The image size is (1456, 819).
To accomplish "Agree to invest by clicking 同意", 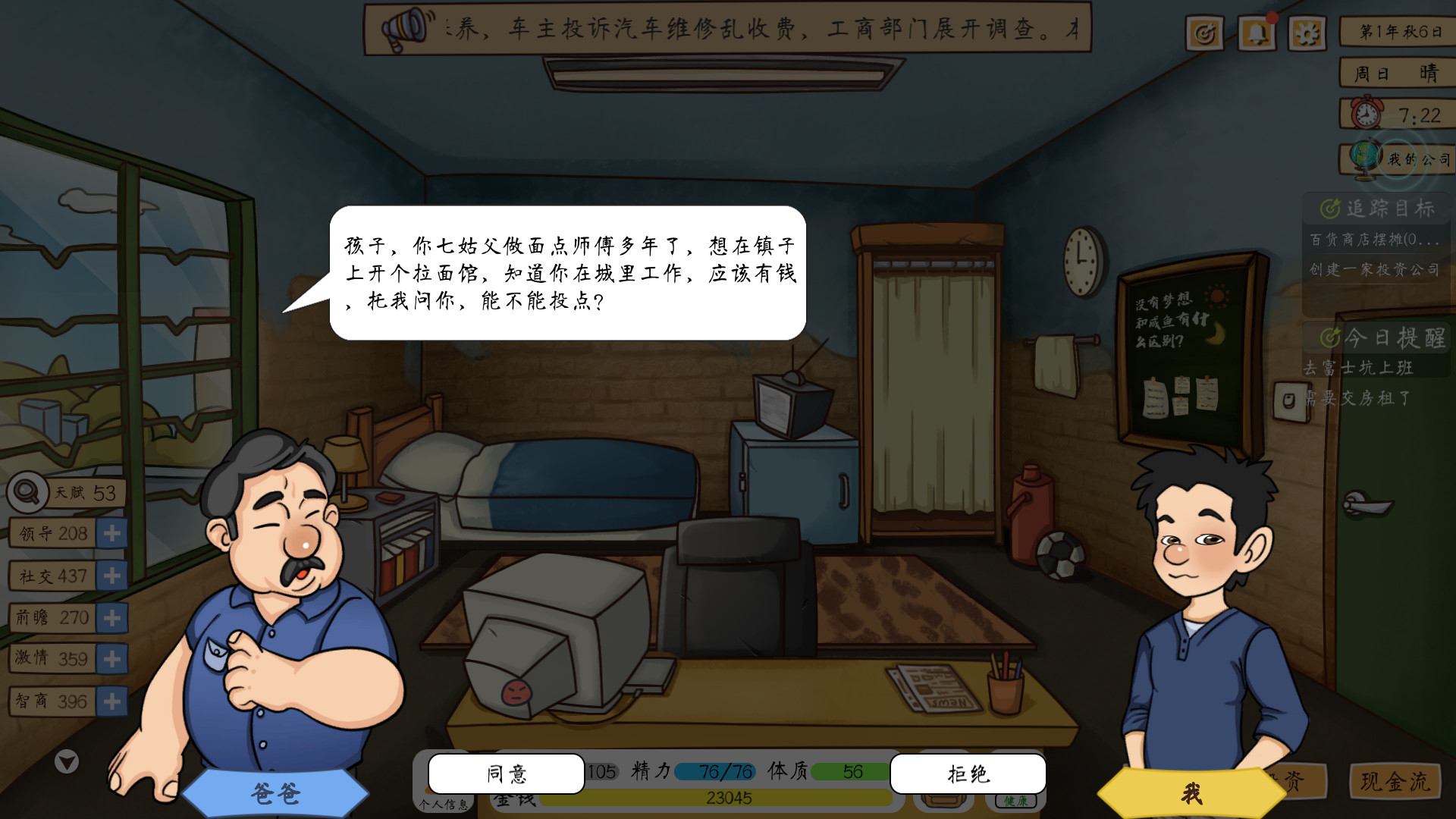I will [x=505, y=774].
